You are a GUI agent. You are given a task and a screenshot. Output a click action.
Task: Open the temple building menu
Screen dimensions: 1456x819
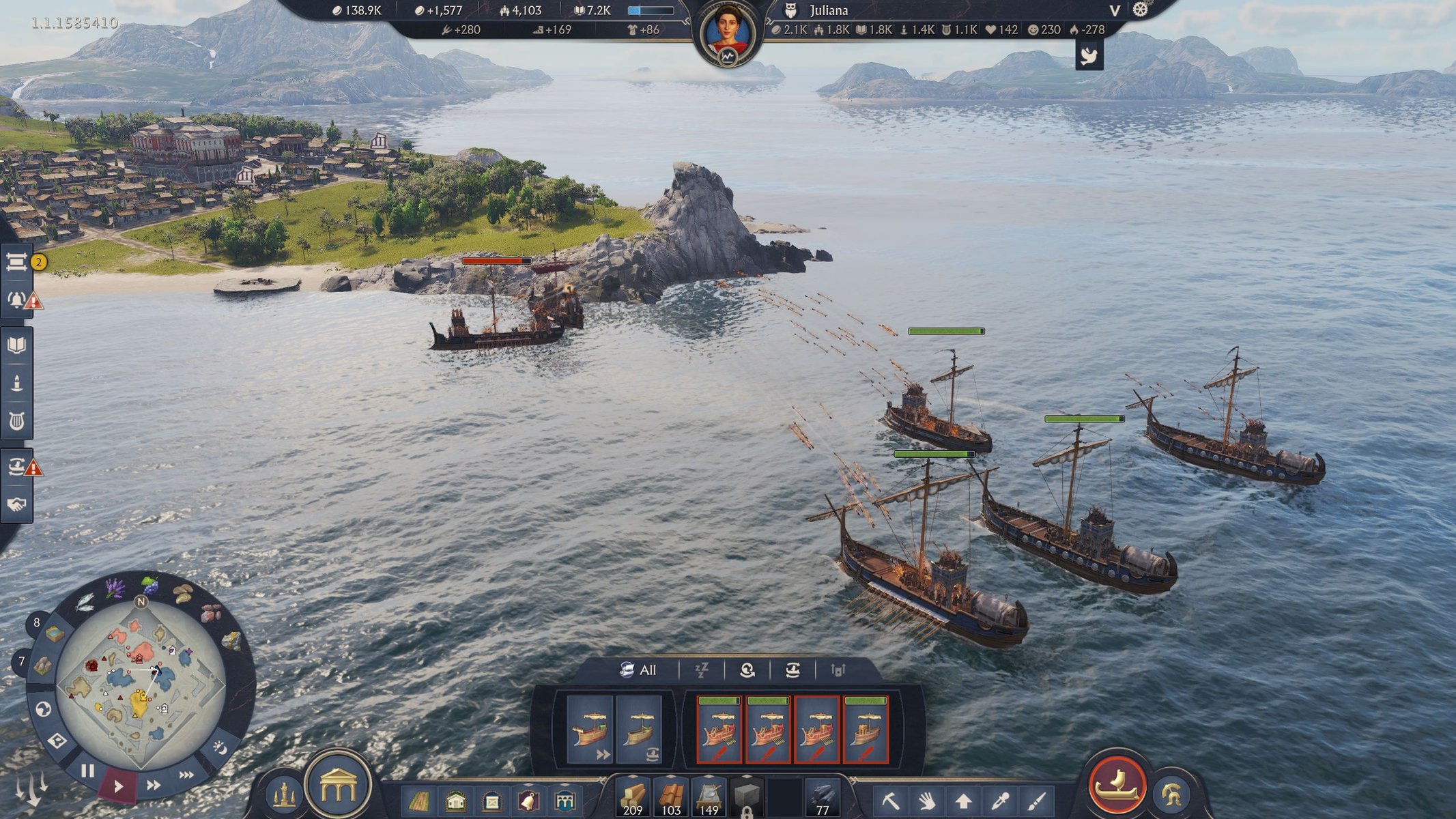[339, 786]
